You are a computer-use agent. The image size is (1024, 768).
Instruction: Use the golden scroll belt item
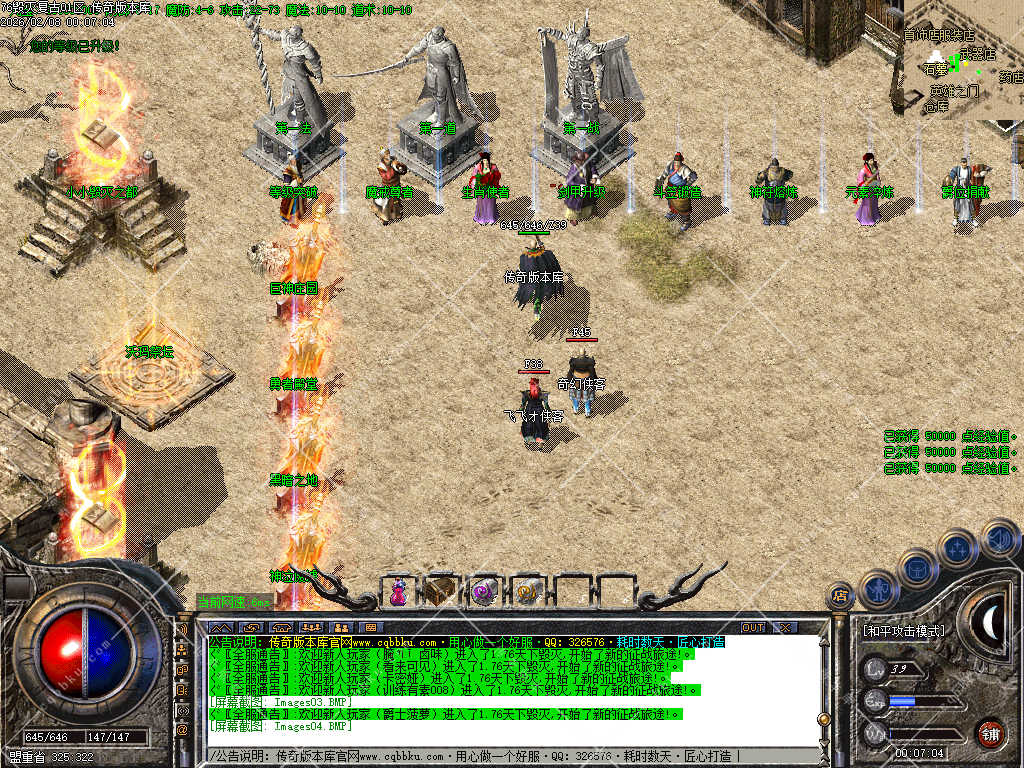526,591
